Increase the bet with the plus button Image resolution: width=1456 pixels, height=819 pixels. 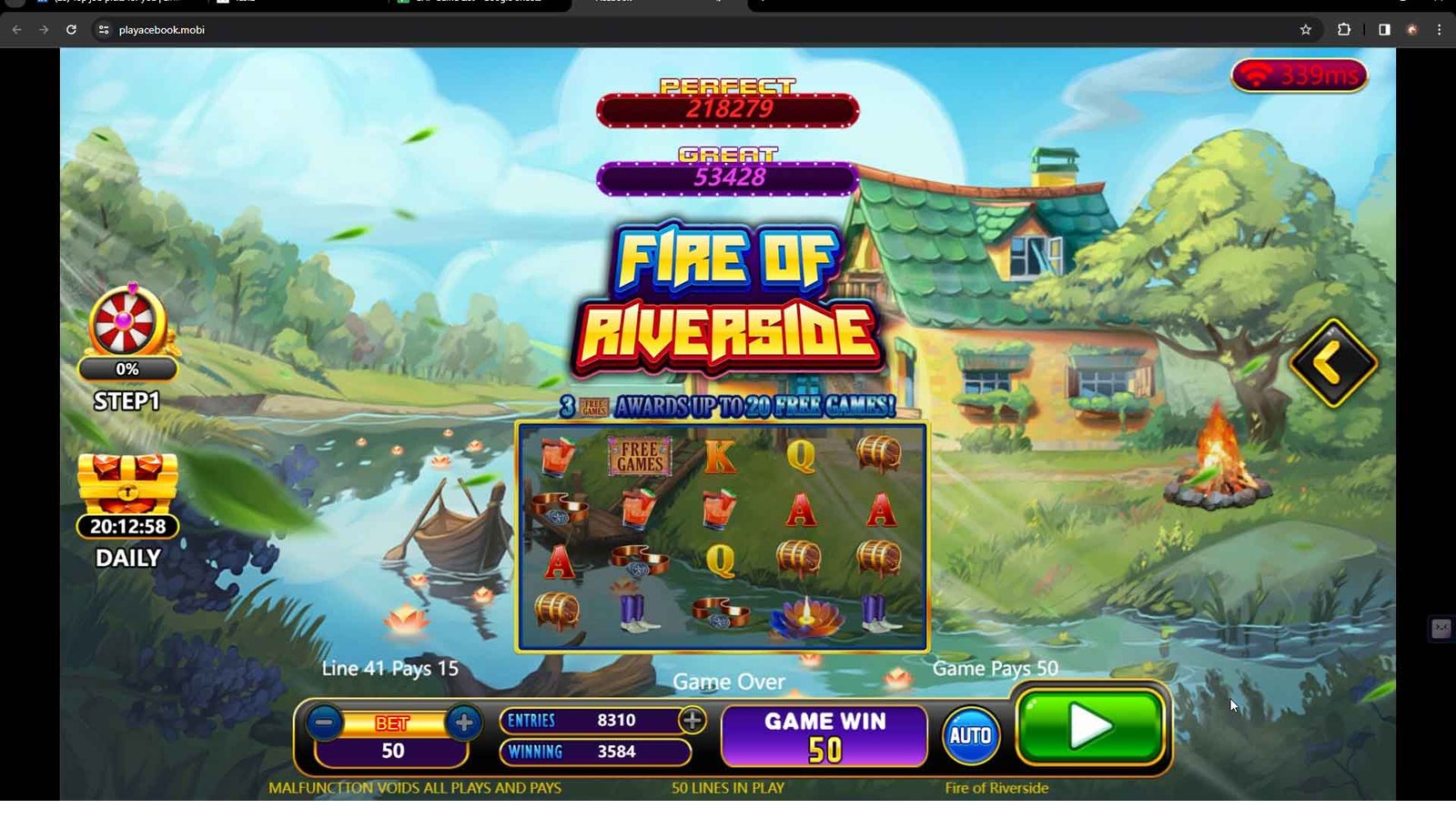464,723
